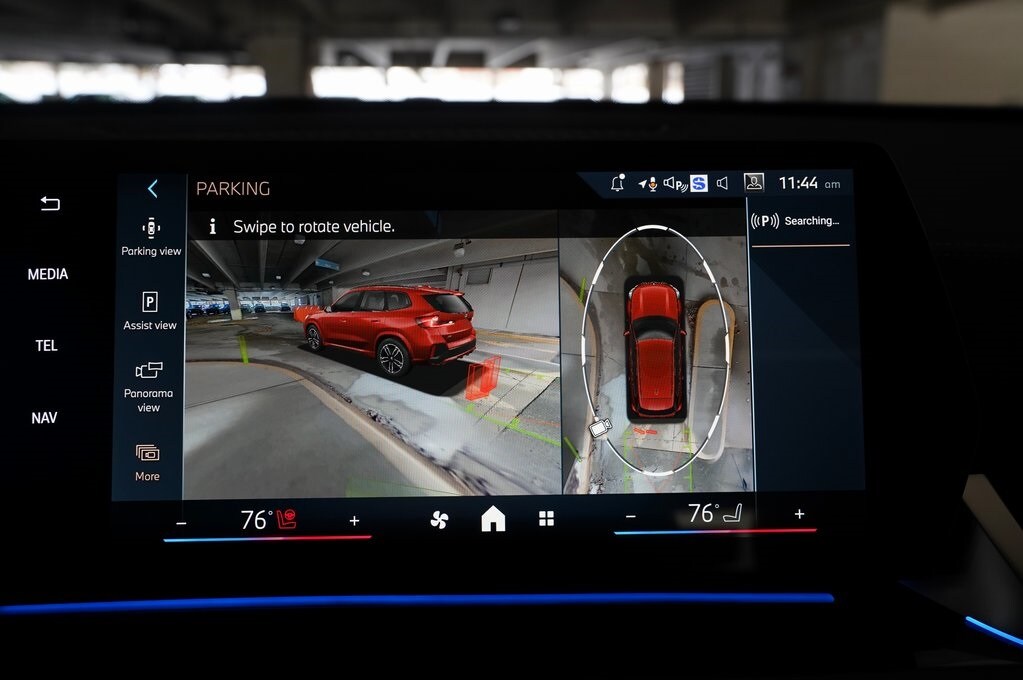Select the camera icon on the view ring
This screenshot has height=680, width=1023.
599,427
